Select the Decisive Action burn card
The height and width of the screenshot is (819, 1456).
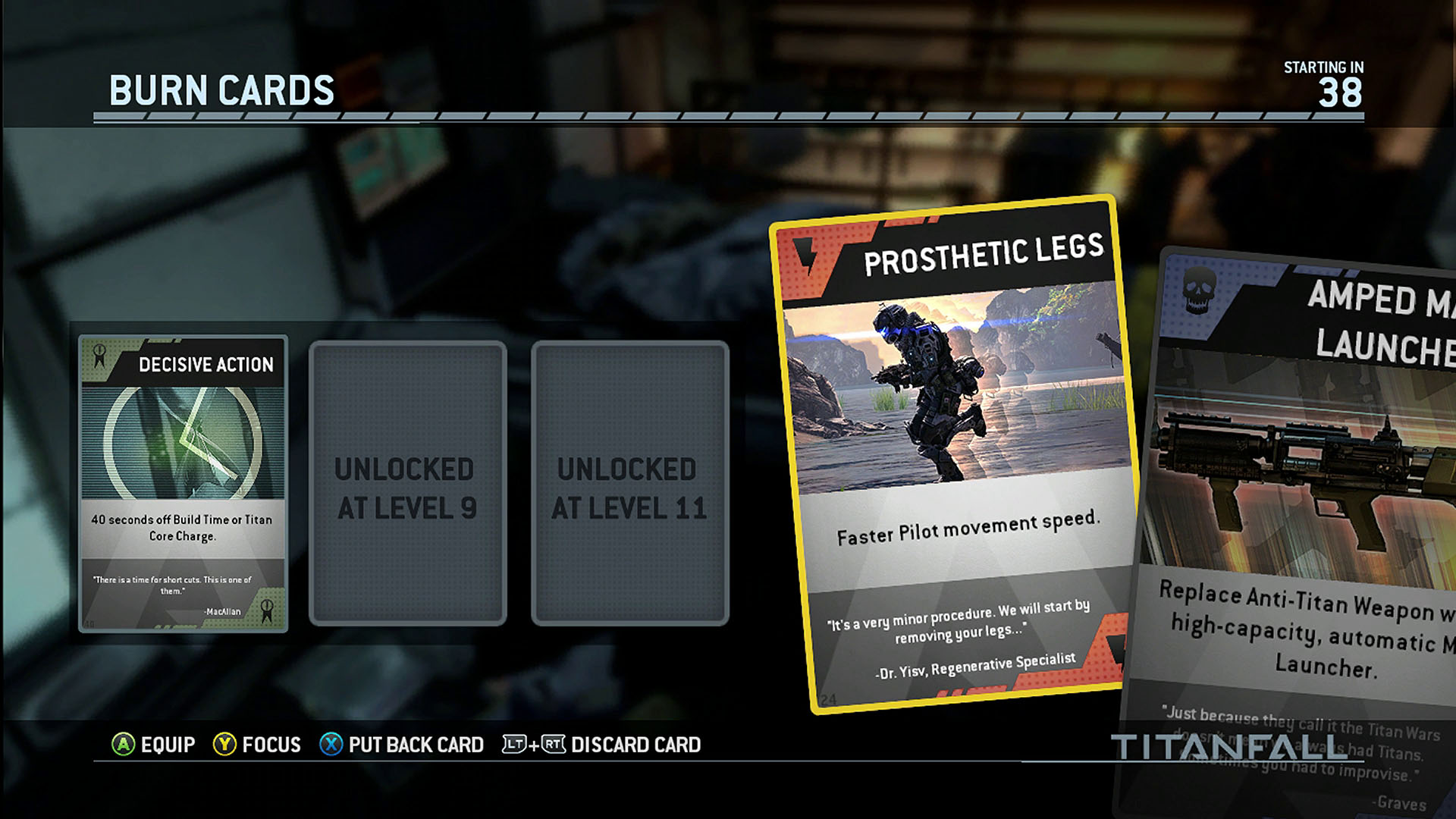(x=183, y=484)
